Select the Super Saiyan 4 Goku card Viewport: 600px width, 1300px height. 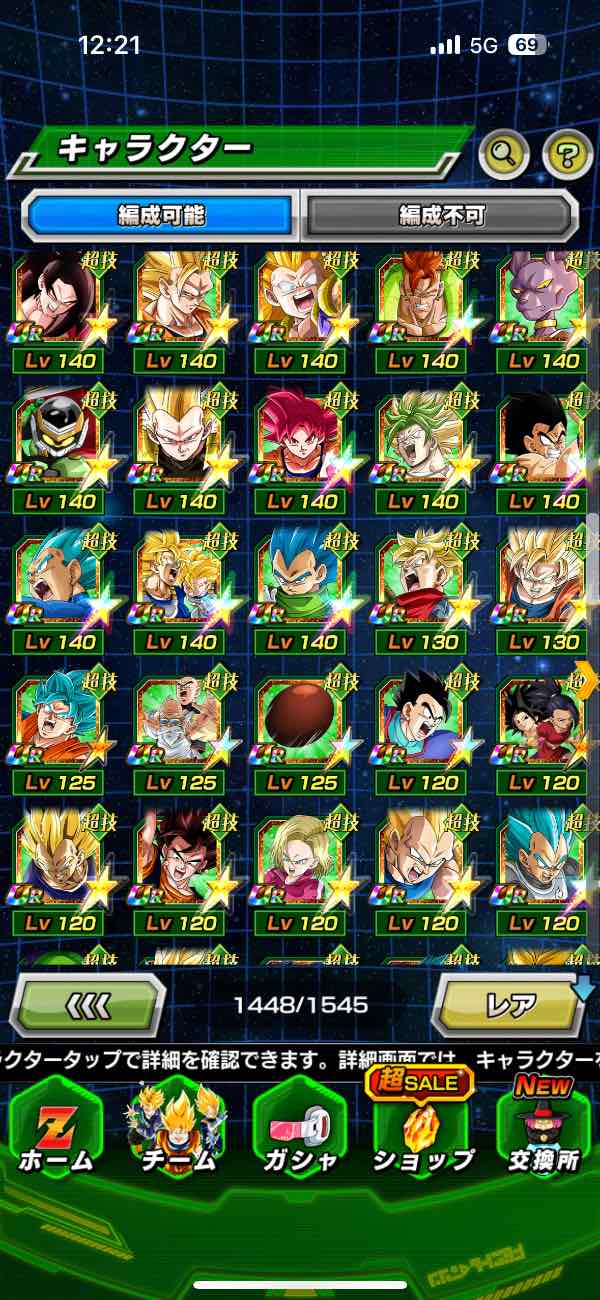tap(58, 298)
